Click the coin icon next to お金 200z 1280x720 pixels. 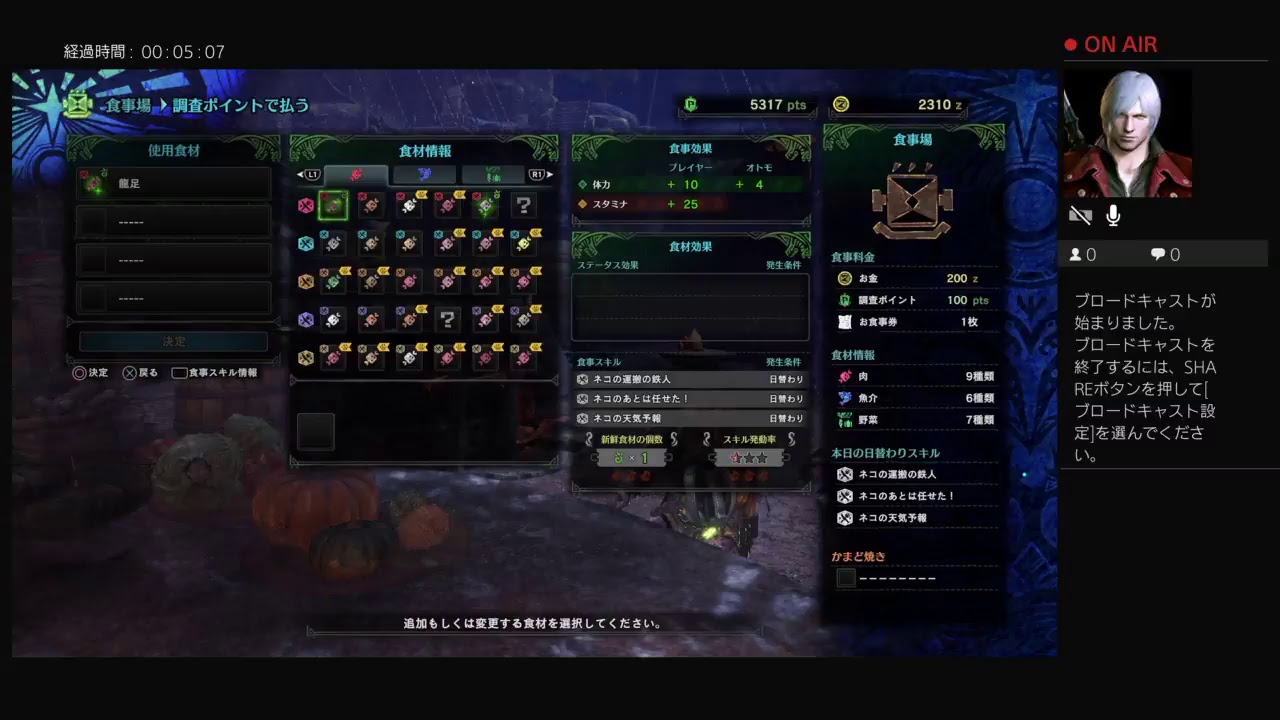pyautogui.click(x=843, y=278)
